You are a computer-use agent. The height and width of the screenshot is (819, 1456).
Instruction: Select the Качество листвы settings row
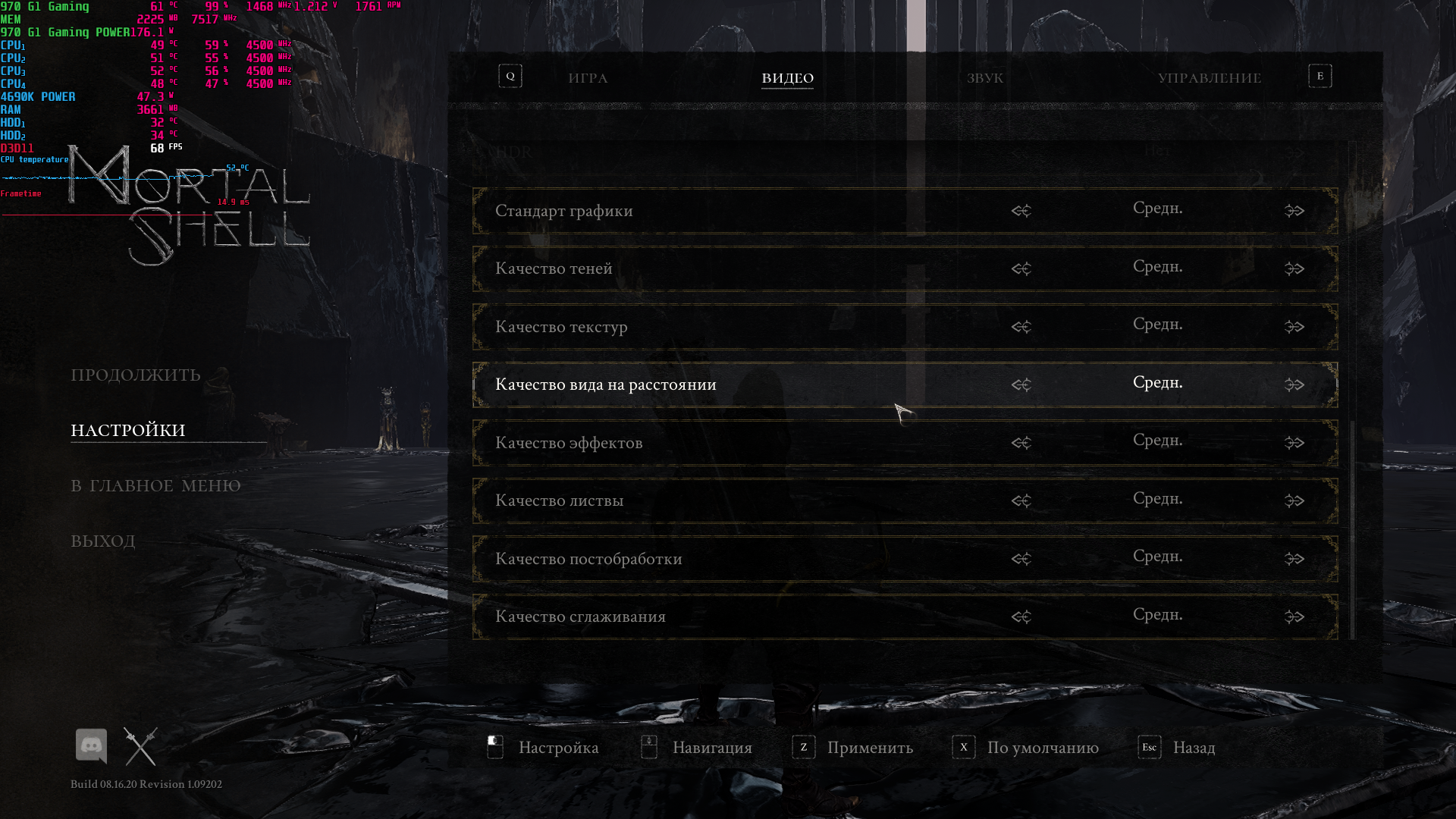(758, 501)
